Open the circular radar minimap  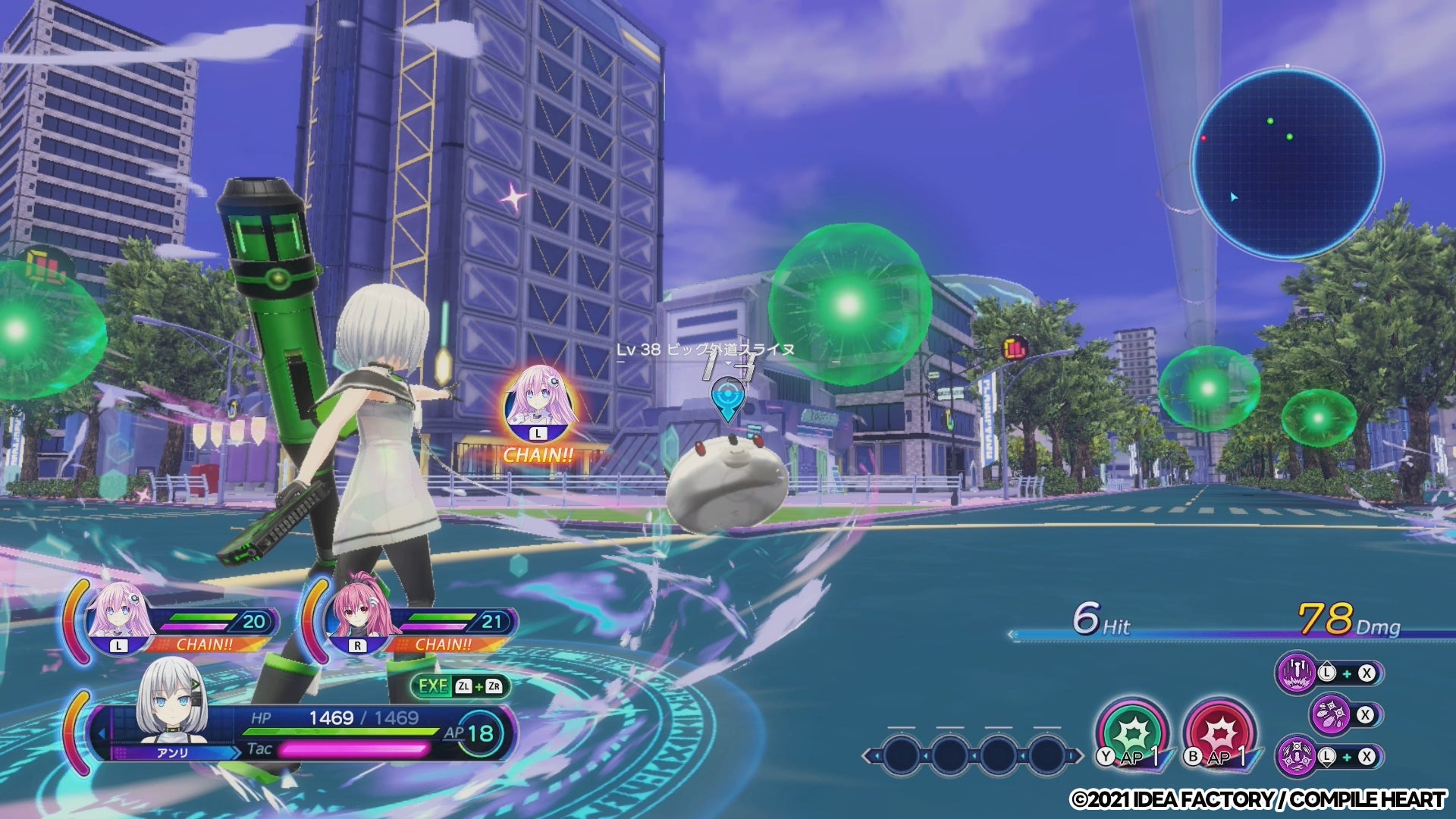pyautogui.click(x=1287, y=162)
